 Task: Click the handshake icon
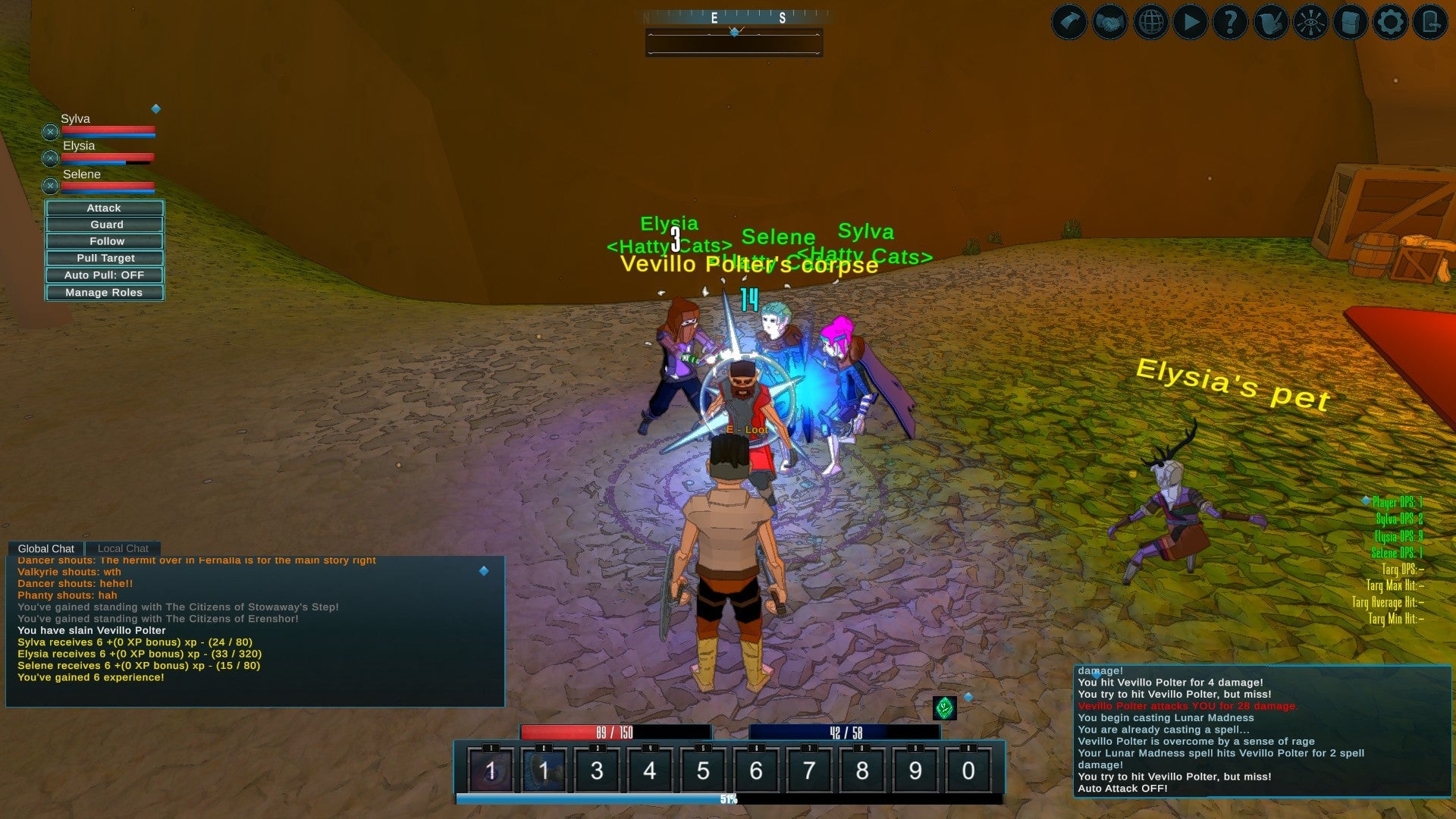point(1109,22)
